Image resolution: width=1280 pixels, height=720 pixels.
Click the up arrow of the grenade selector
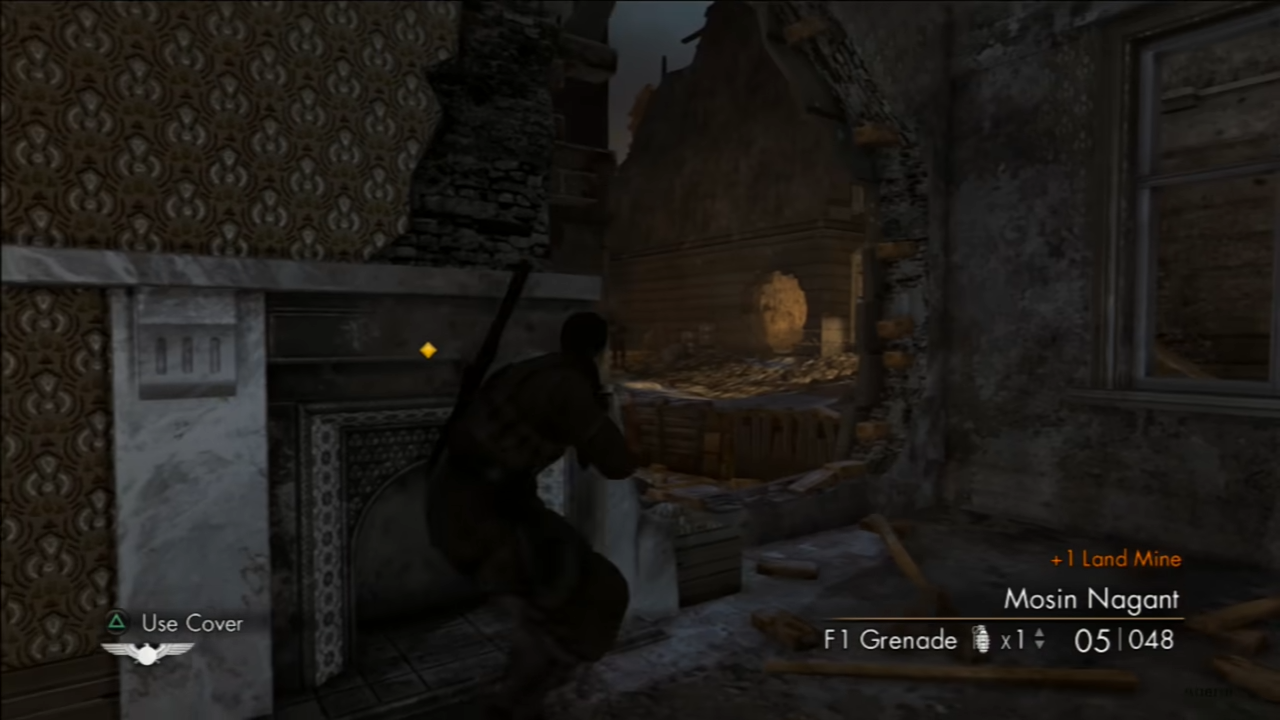(1039, 634)
